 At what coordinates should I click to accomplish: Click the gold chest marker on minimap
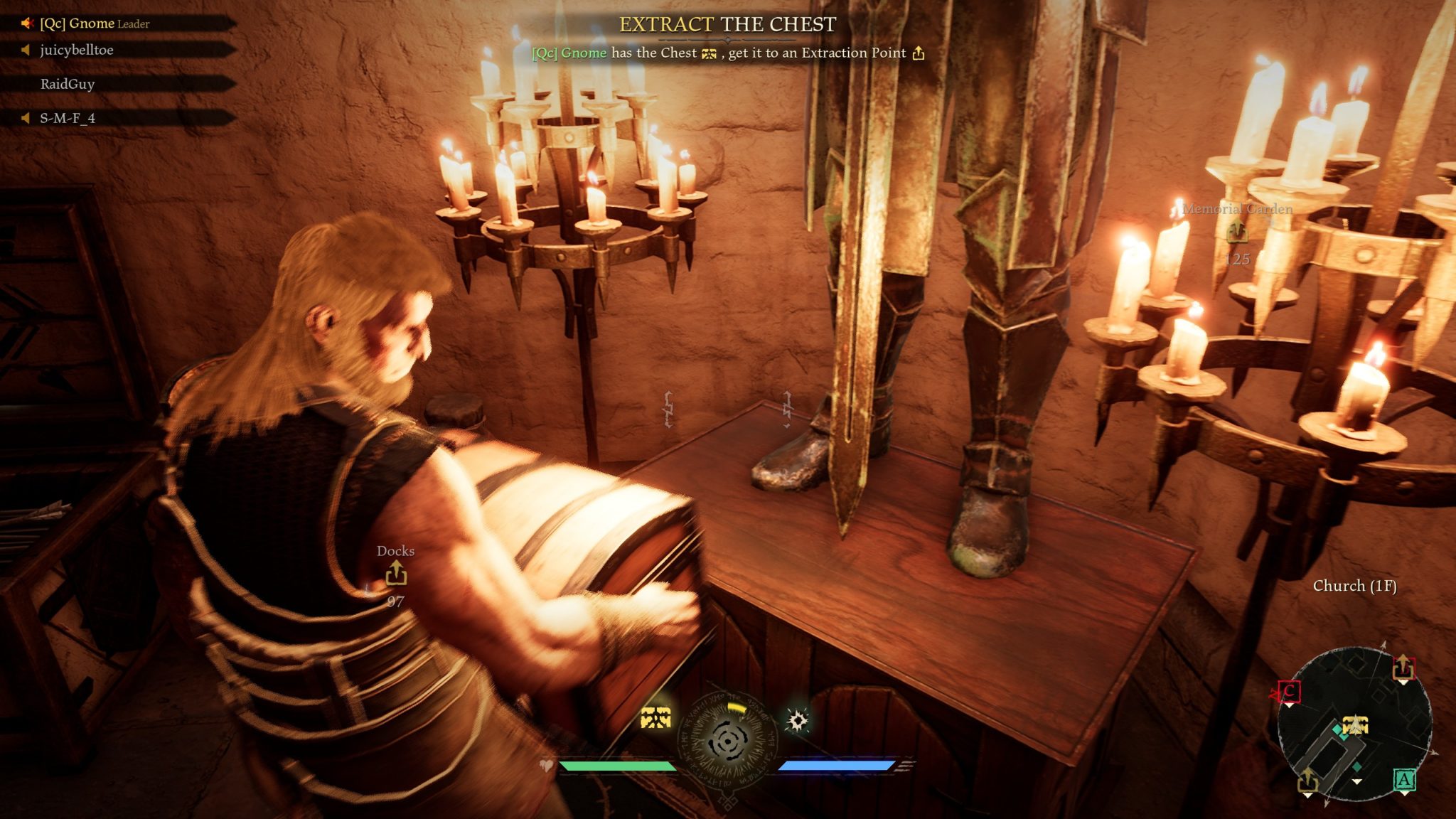(x=1356, y=725)
